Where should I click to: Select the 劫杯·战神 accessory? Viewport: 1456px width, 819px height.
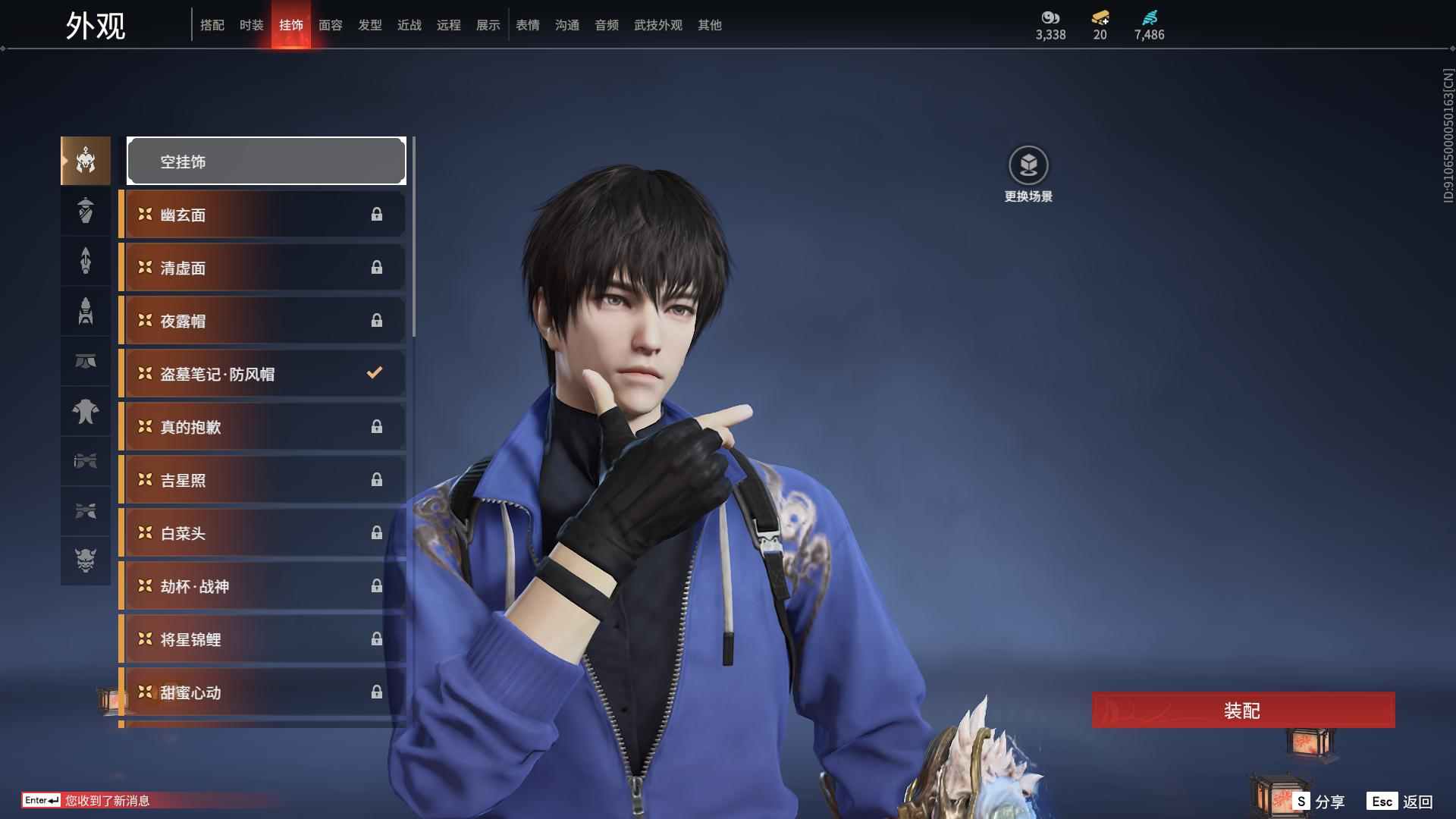[x=262, y=586]
